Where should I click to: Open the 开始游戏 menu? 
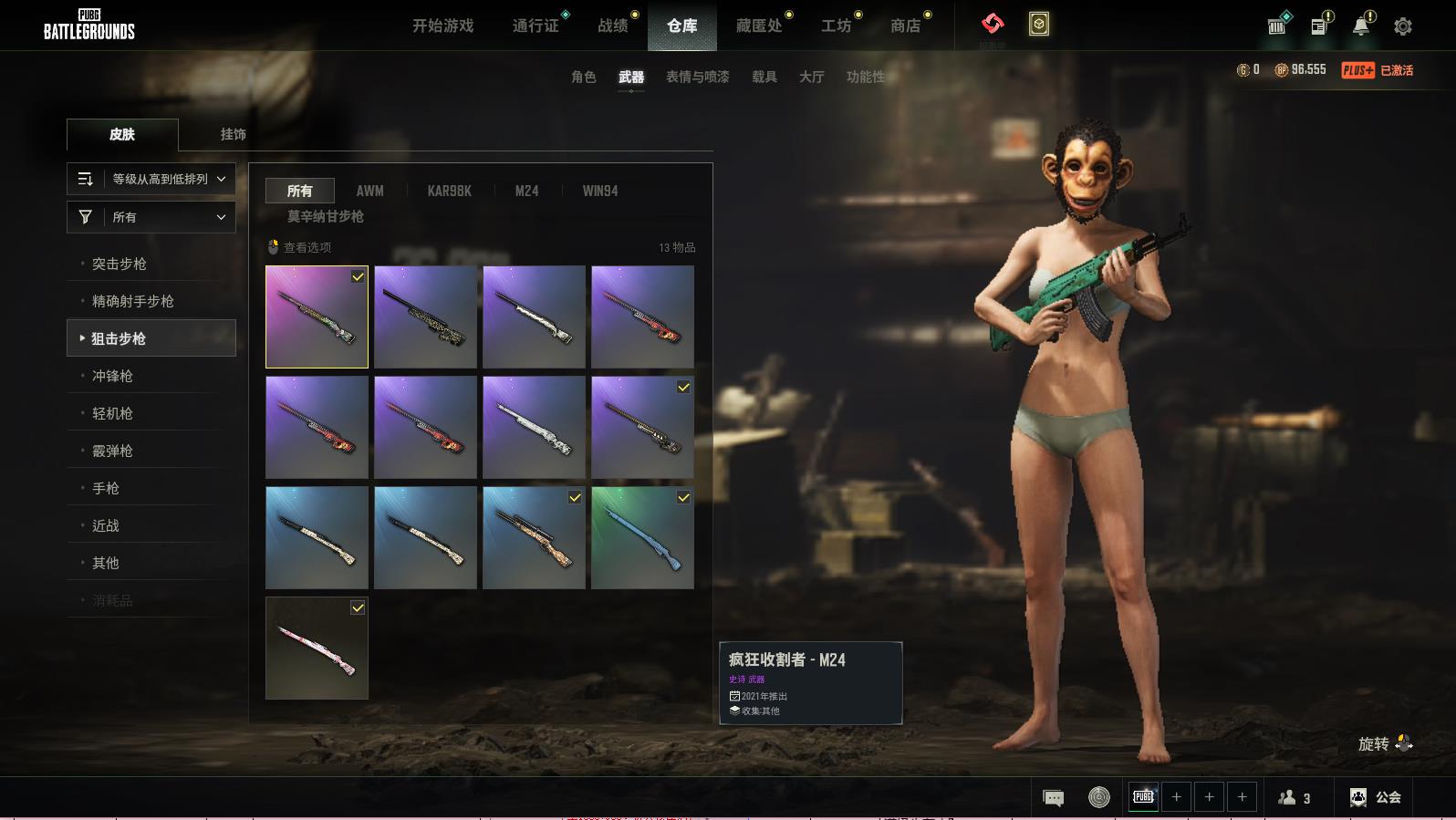click(442, 26)
